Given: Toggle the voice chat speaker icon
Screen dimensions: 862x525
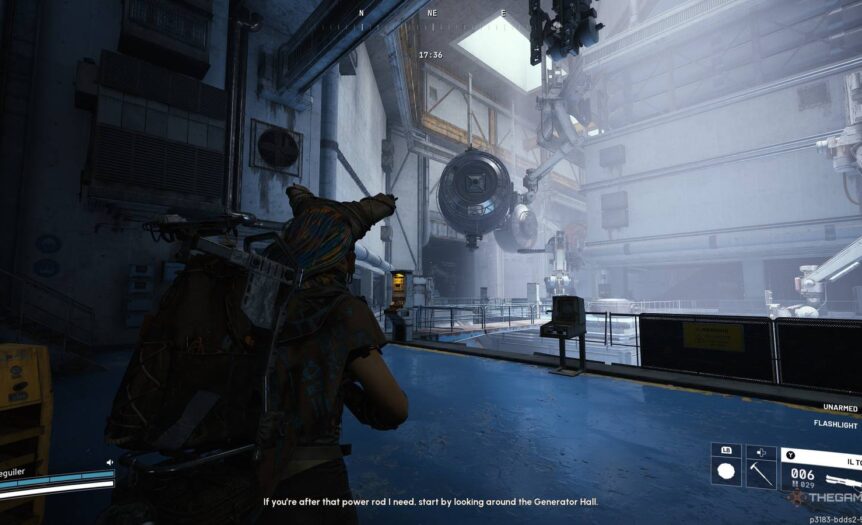Looking at the screenshot, I should tap(109, 462).
